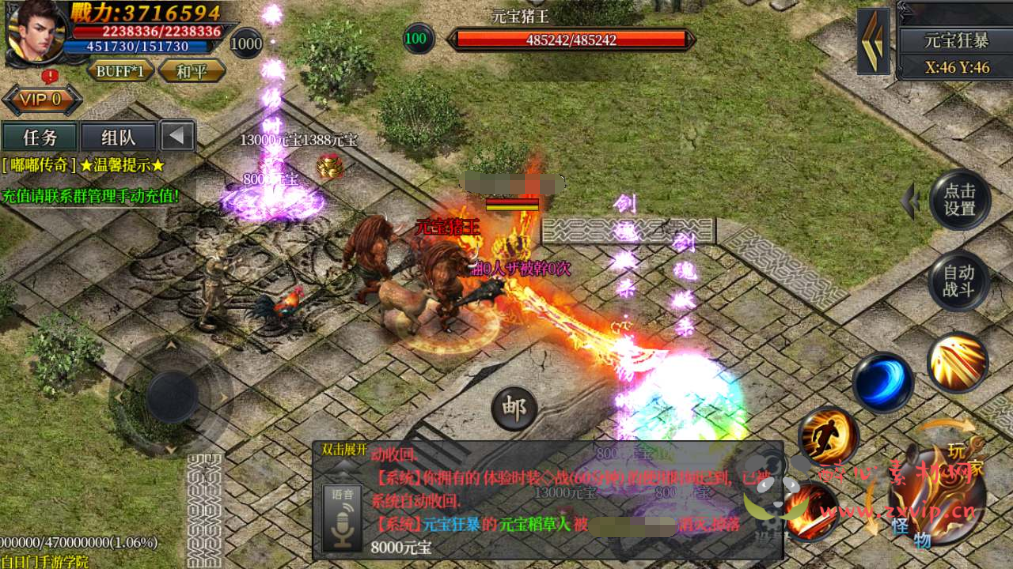The height and width of the screenshot is (569, 1013).
Task: Expand the chat log via 双击展开
Action: point(345,450)
